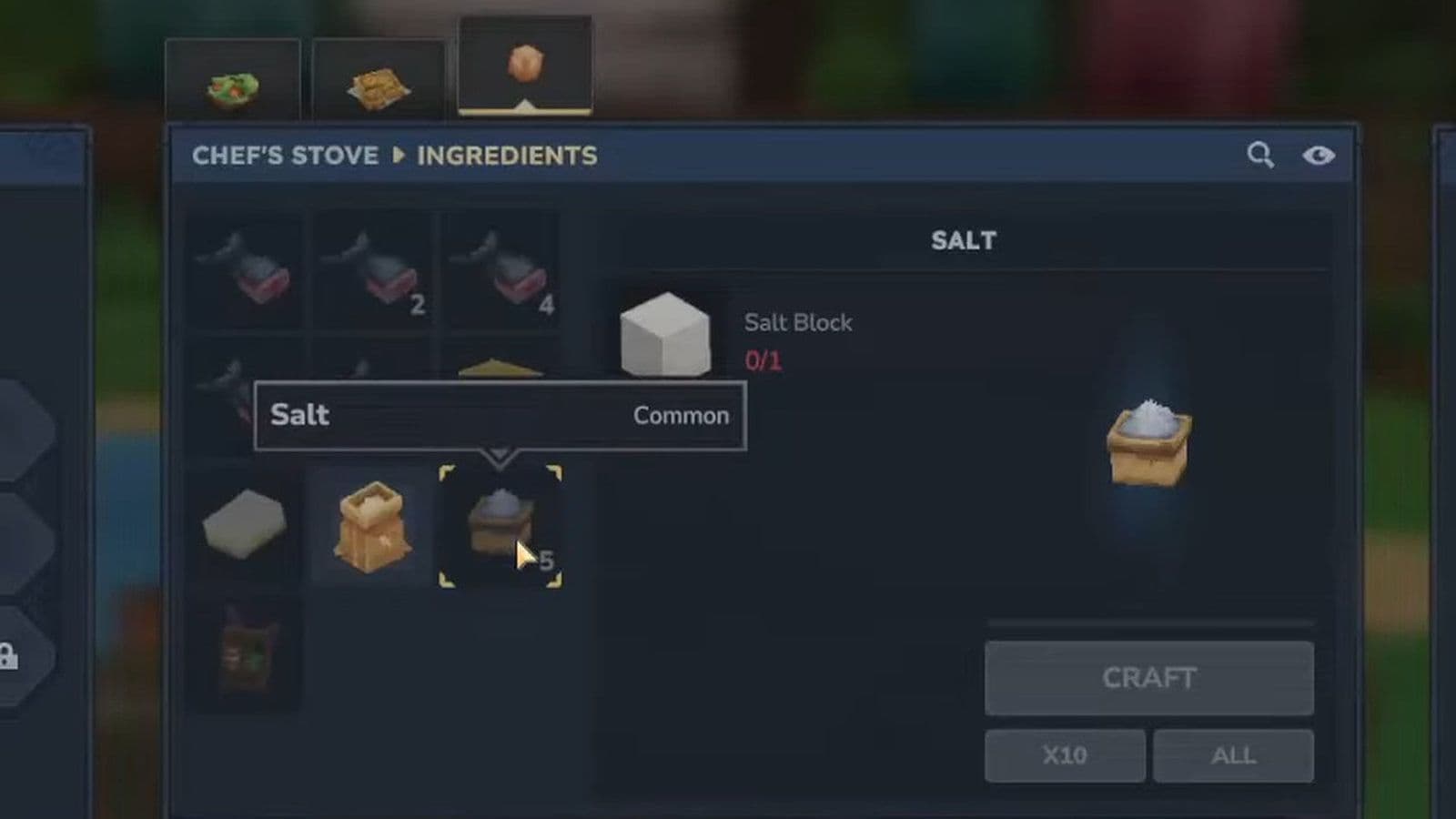
Task: Switch to the salad bowl tab
Action: (234, 82)
